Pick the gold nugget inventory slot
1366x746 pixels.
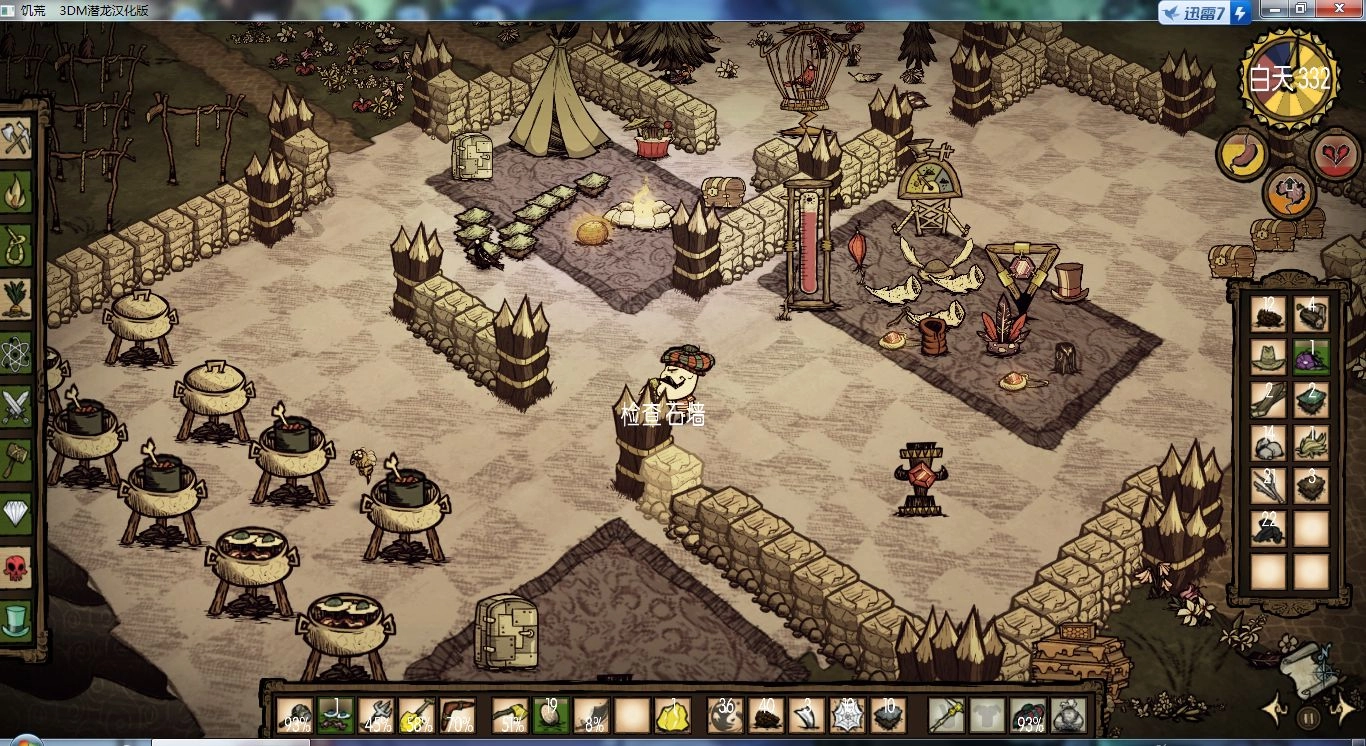[672, 715]
